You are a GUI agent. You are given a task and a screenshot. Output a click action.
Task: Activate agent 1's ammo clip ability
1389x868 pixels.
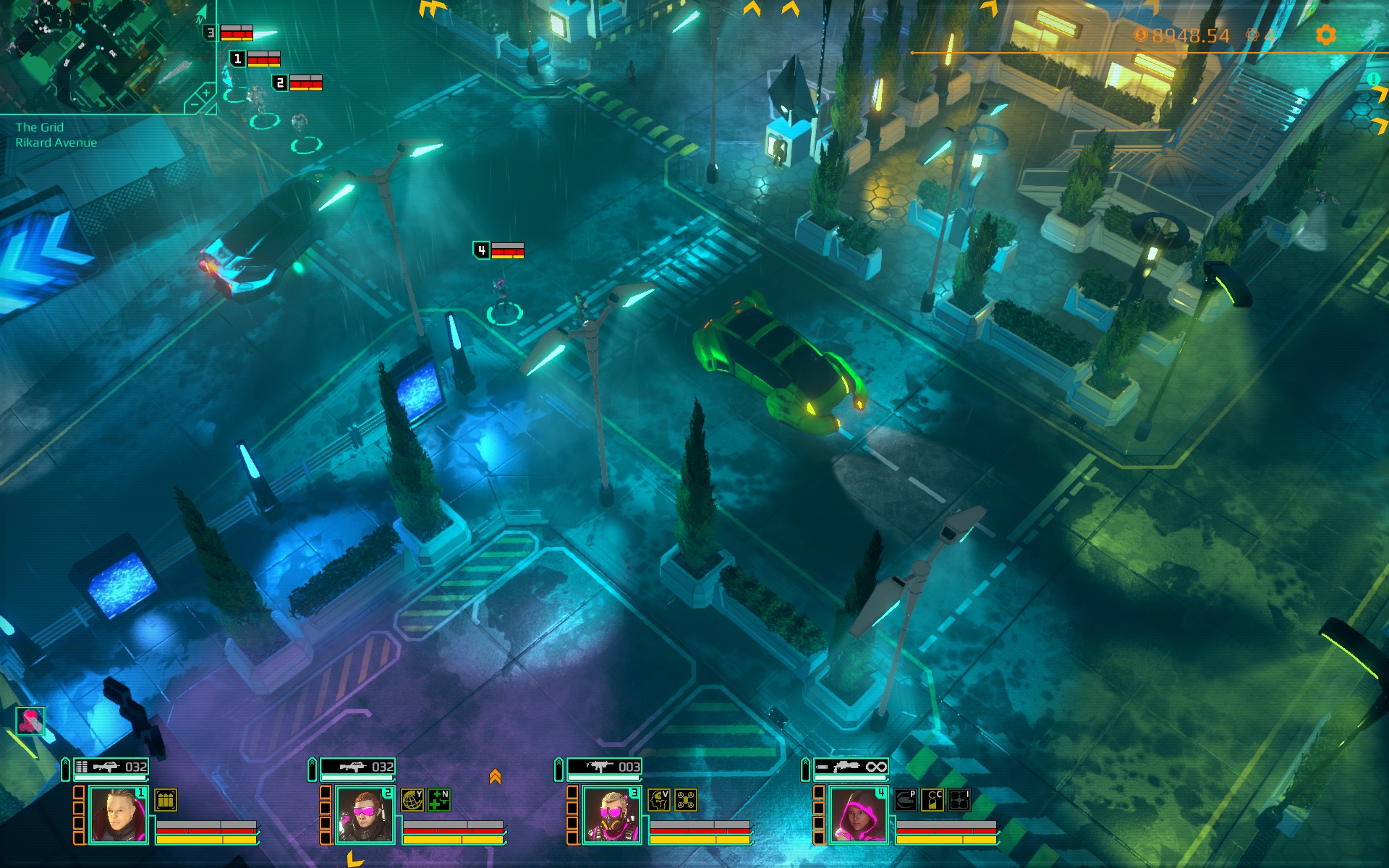[166, 800]
